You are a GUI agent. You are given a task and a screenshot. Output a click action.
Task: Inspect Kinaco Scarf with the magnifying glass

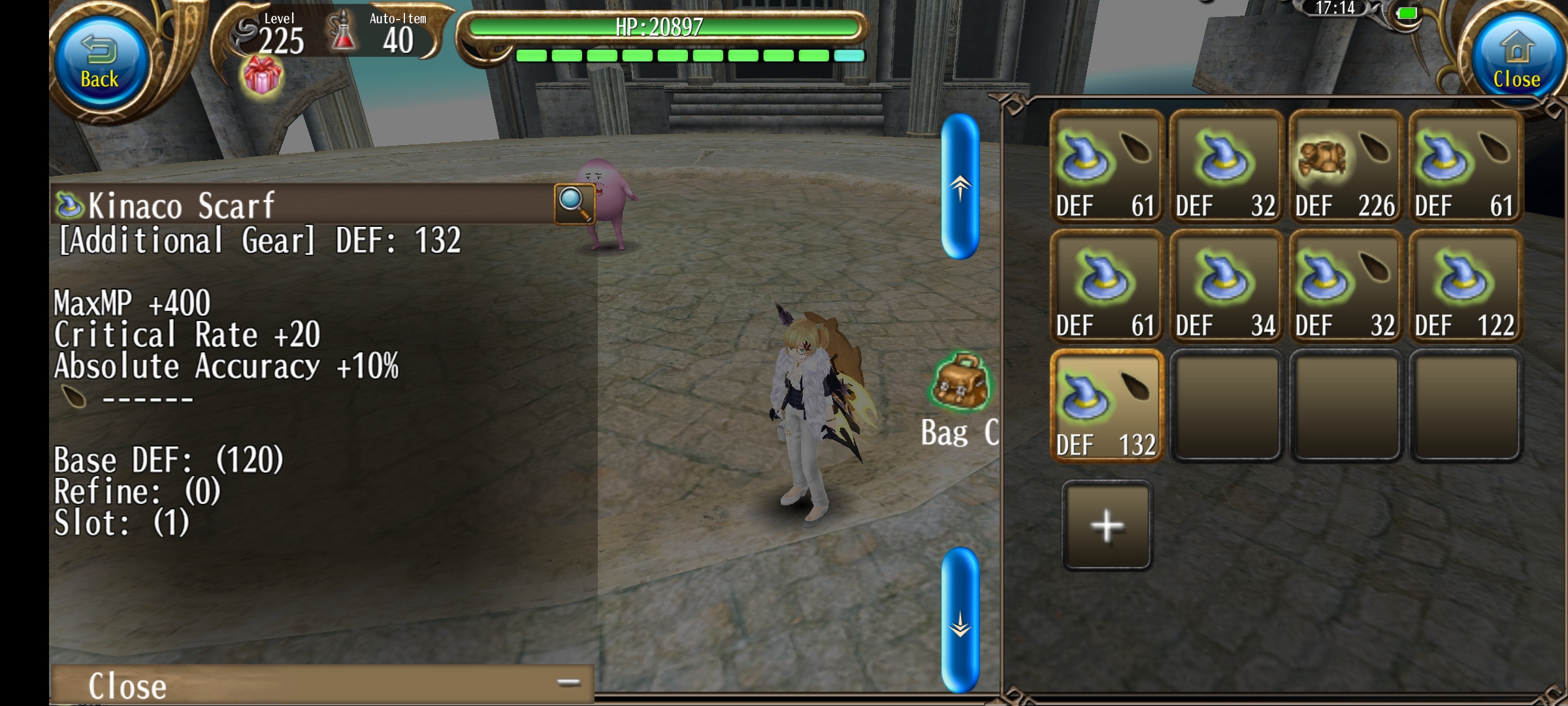(574, 203)
